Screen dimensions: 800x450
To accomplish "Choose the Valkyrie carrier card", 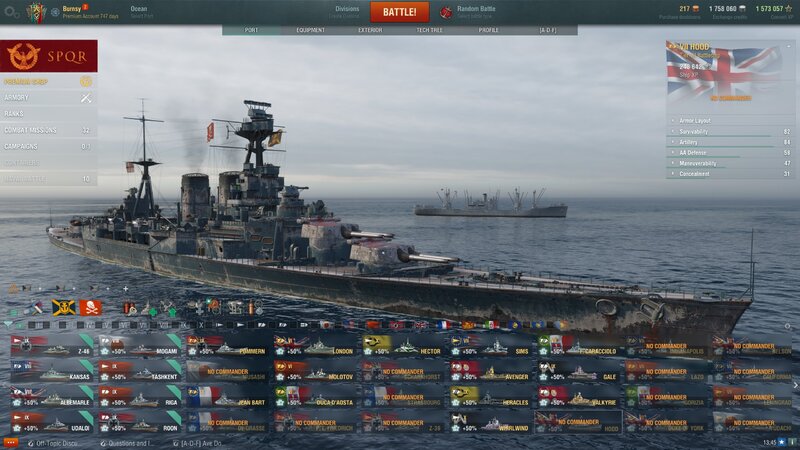I will [x=580, y=399].
